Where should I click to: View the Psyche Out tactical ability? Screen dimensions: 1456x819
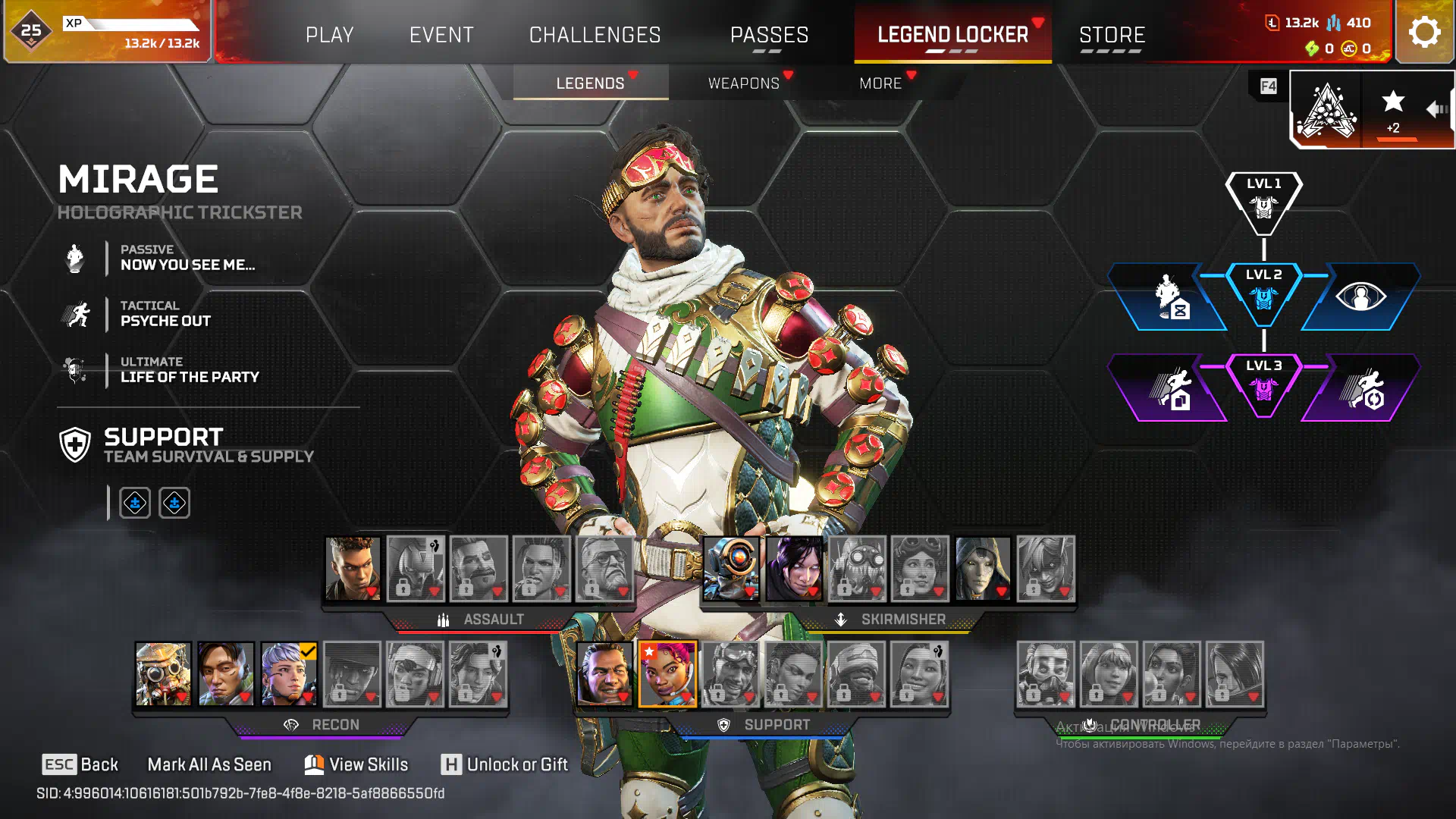click(165, 314)
